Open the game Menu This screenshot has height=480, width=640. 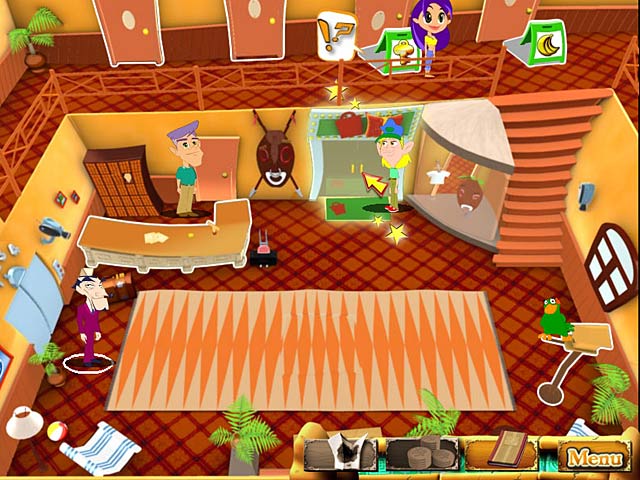click(595, 458)
